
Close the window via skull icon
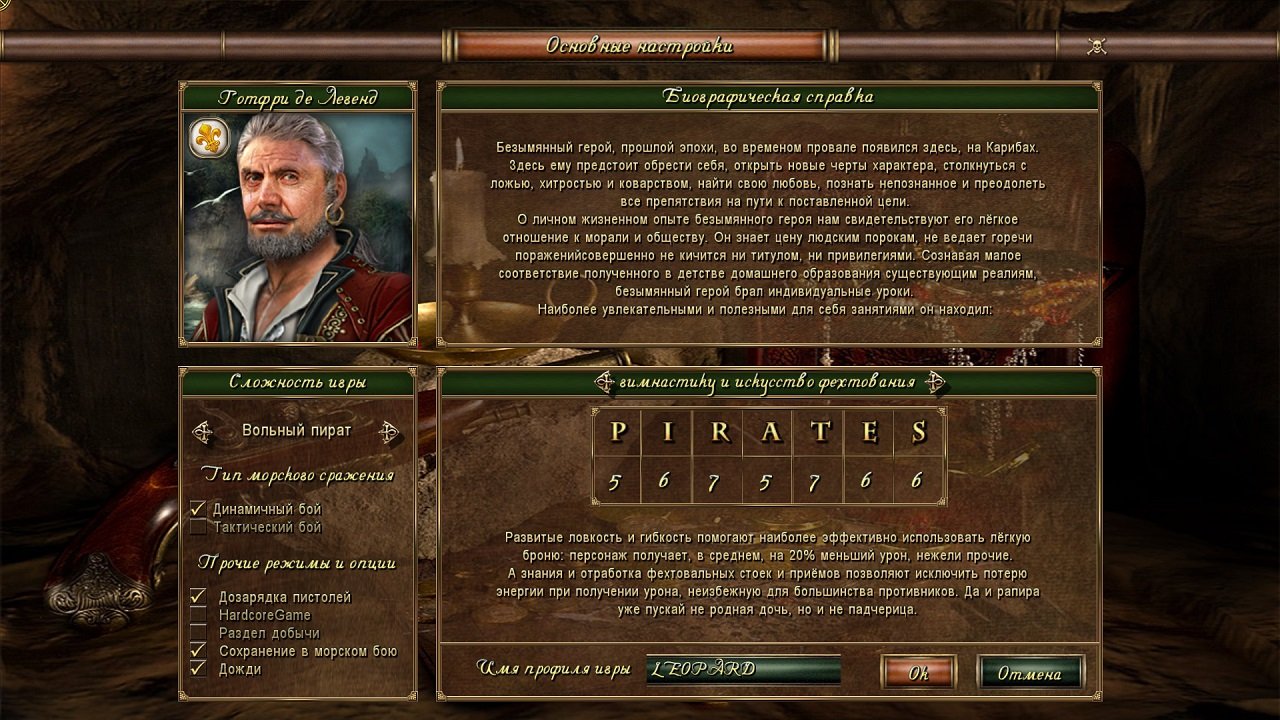pyautogui.click(x=1096, y=46)
